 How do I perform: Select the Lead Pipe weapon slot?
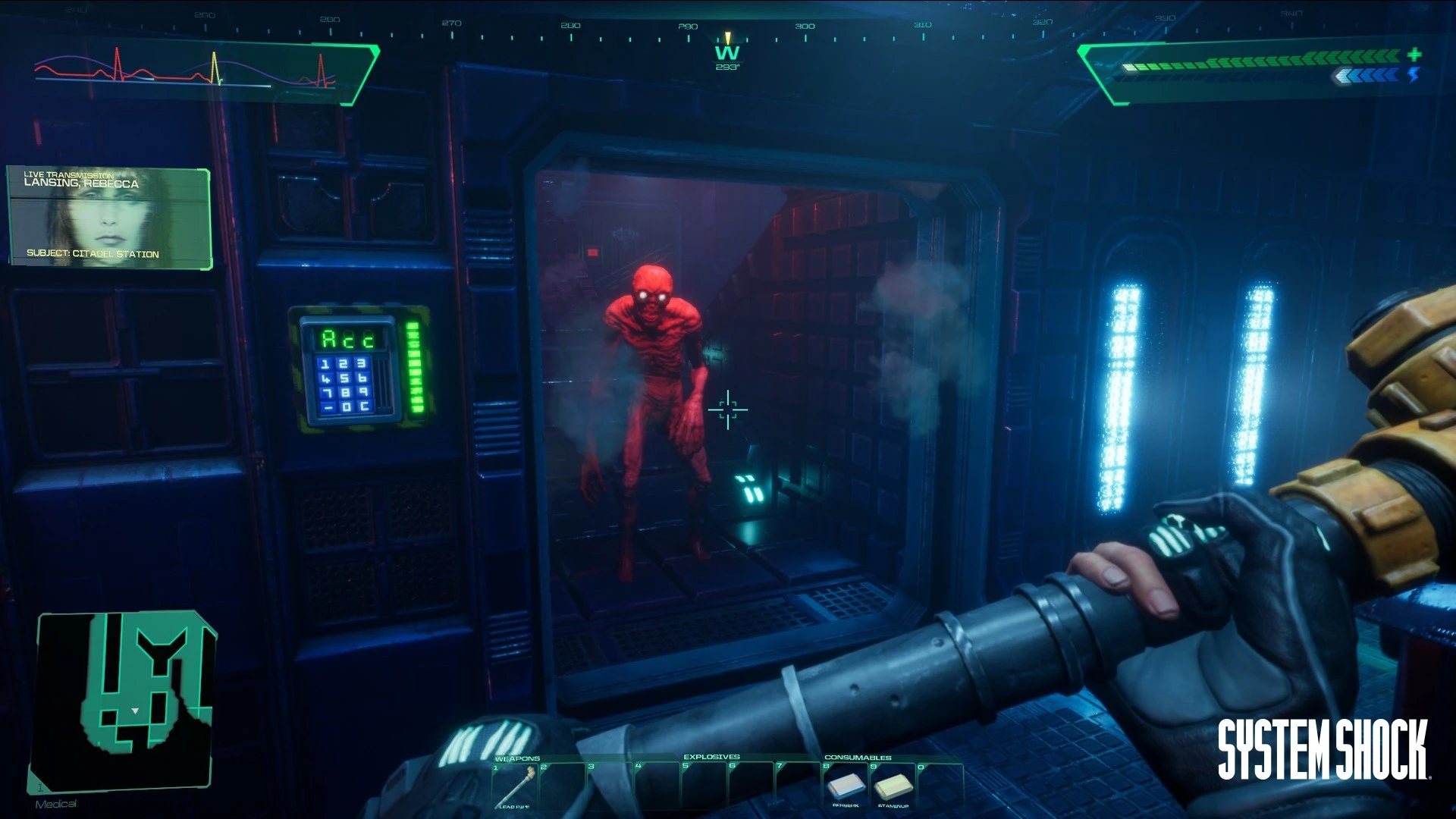point(515,786)
